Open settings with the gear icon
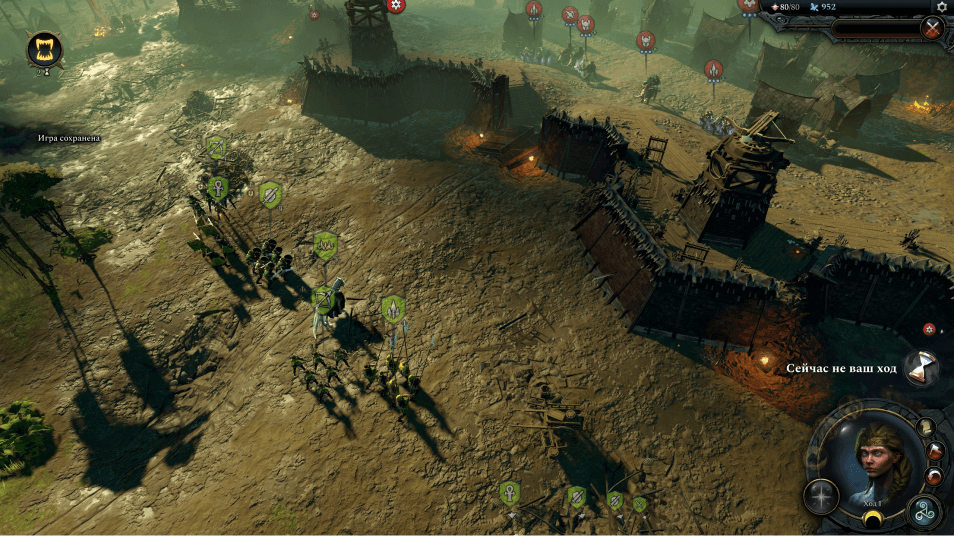Viewport: 954px width, 536px height. coord(941,7)
